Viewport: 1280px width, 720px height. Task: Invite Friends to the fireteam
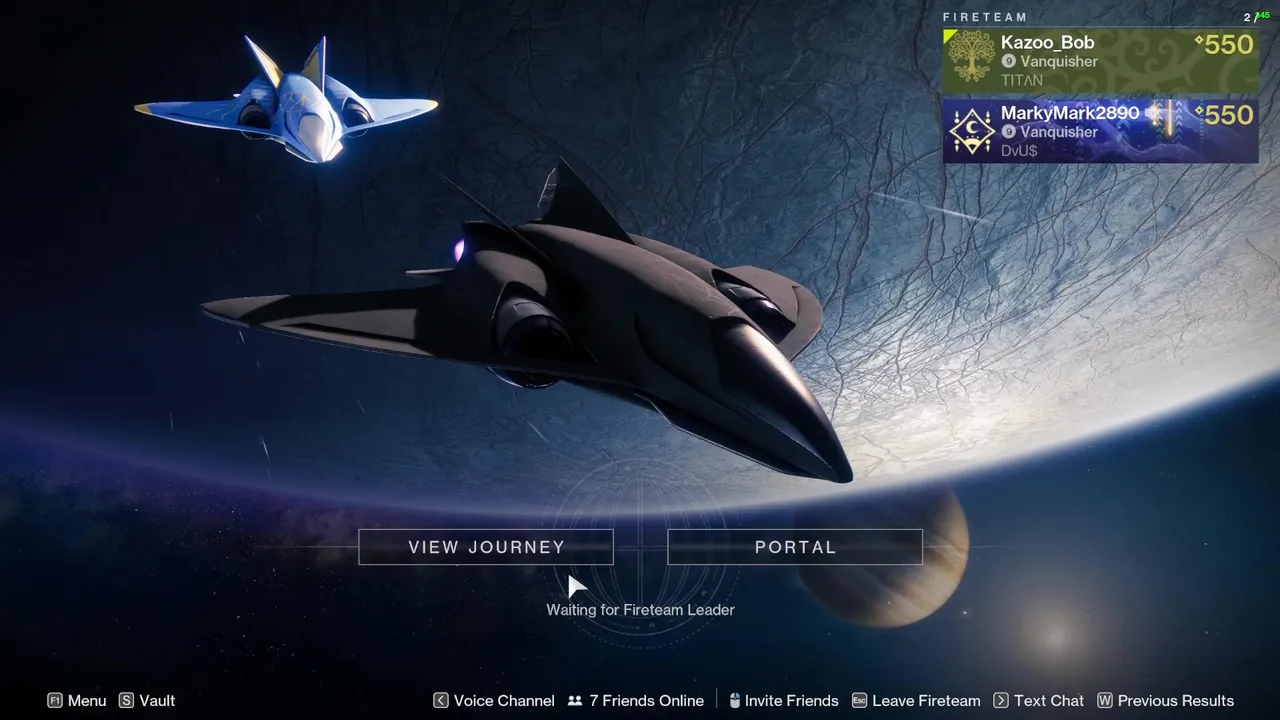pos(783,701)
